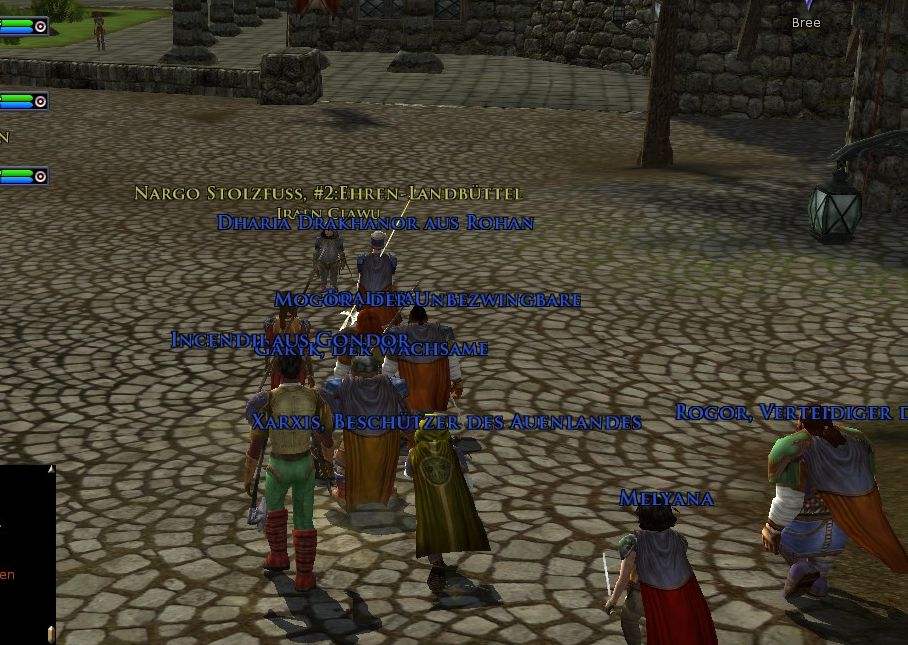The height and width of the screenshot is (645, 908).
Task: Click the chat scrollbar's gold handle
Action: 51,634
